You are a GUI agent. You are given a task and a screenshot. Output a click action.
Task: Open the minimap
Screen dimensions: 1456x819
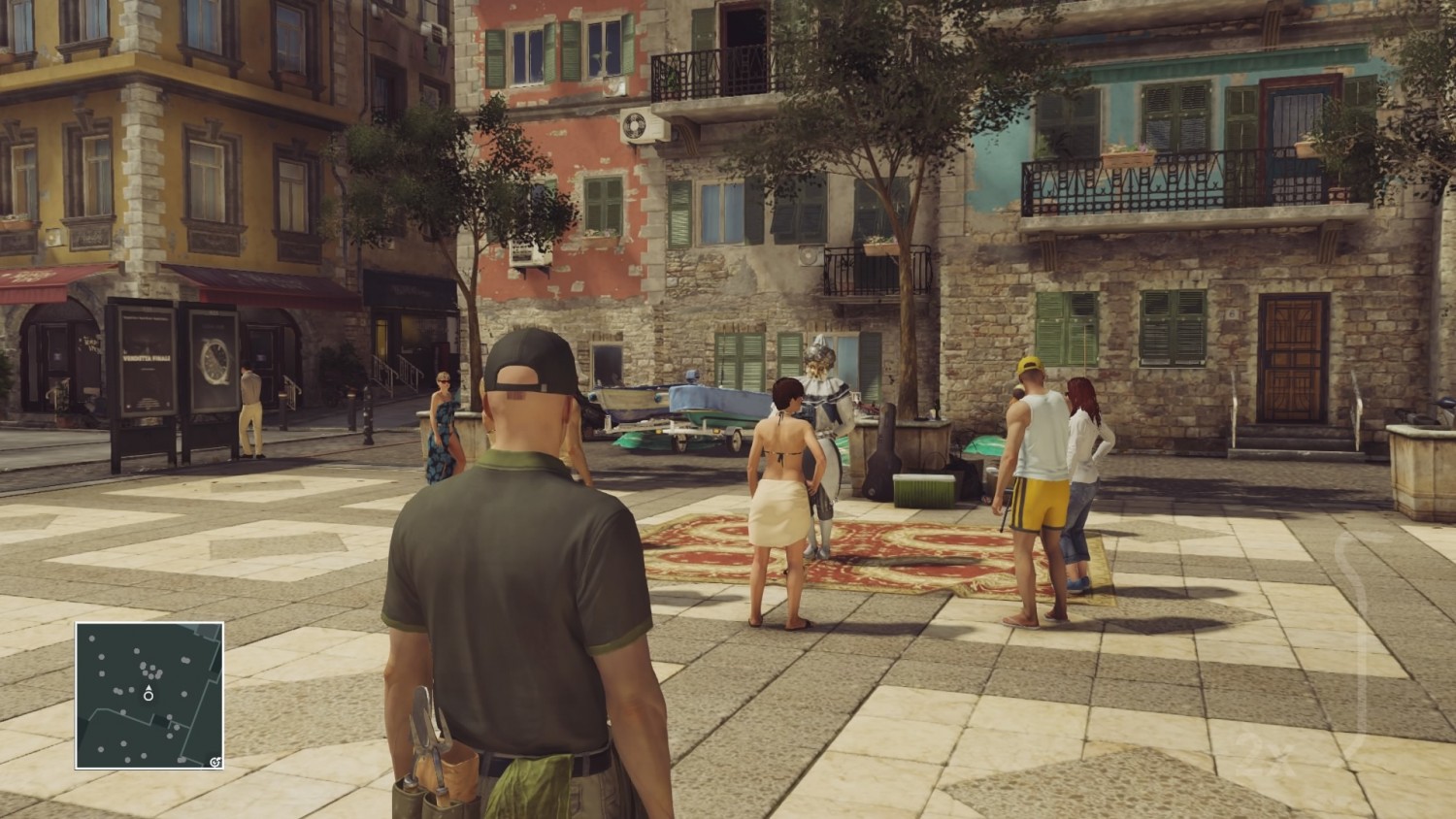[149, 695]
